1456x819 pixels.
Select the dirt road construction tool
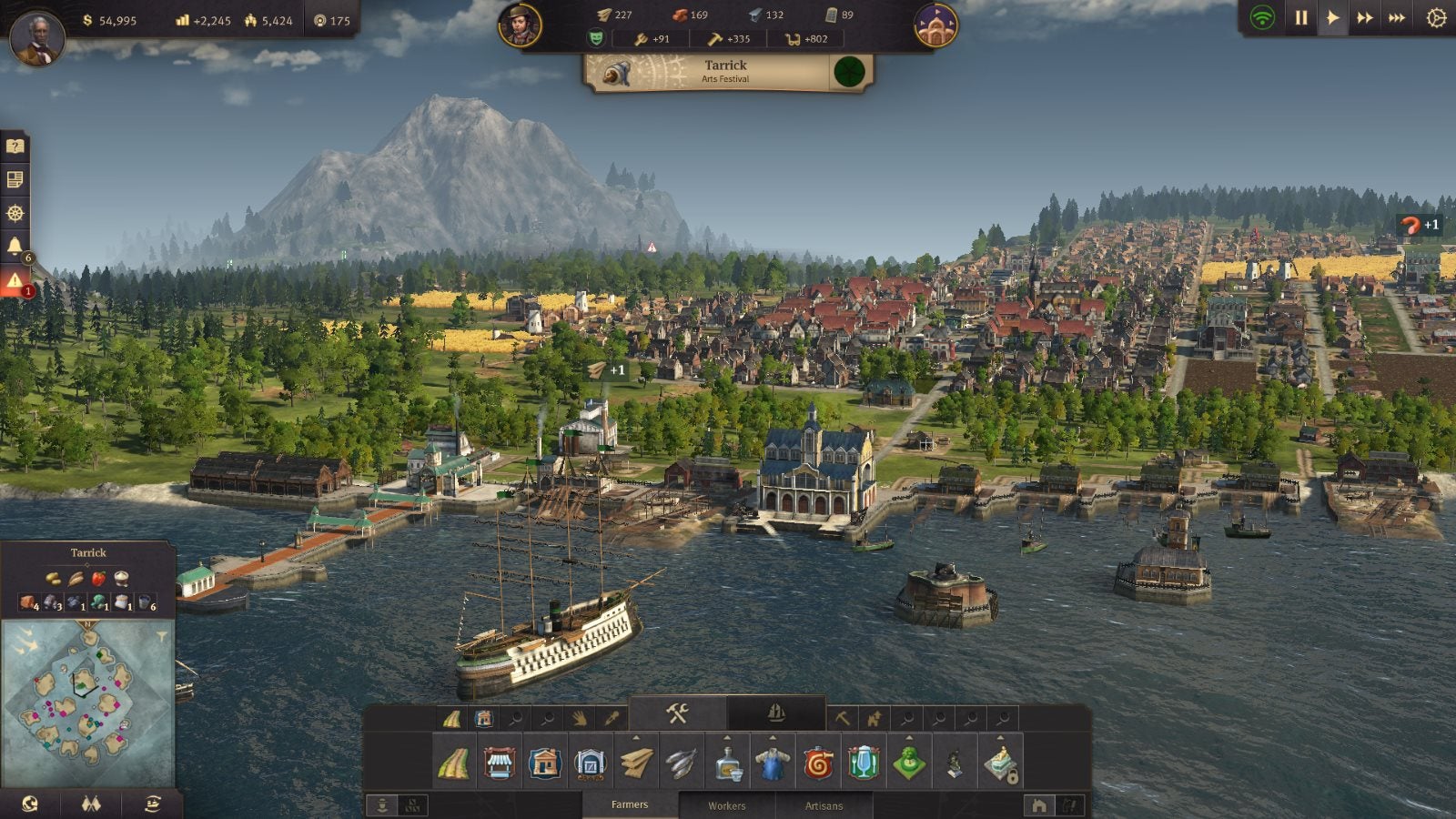[455, 764]
